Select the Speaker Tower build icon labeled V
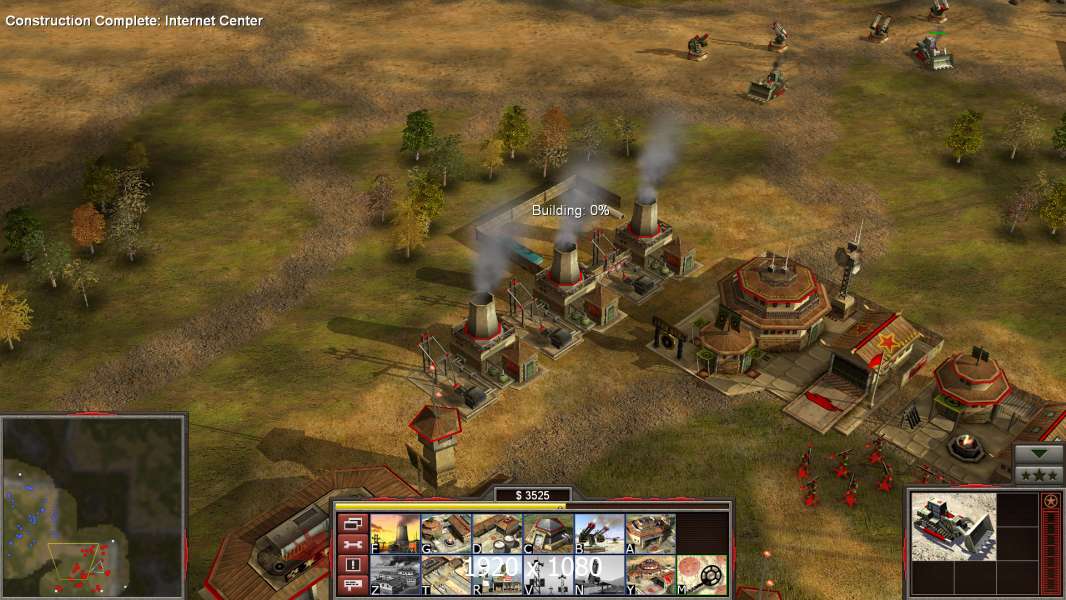 click(548, 575)
